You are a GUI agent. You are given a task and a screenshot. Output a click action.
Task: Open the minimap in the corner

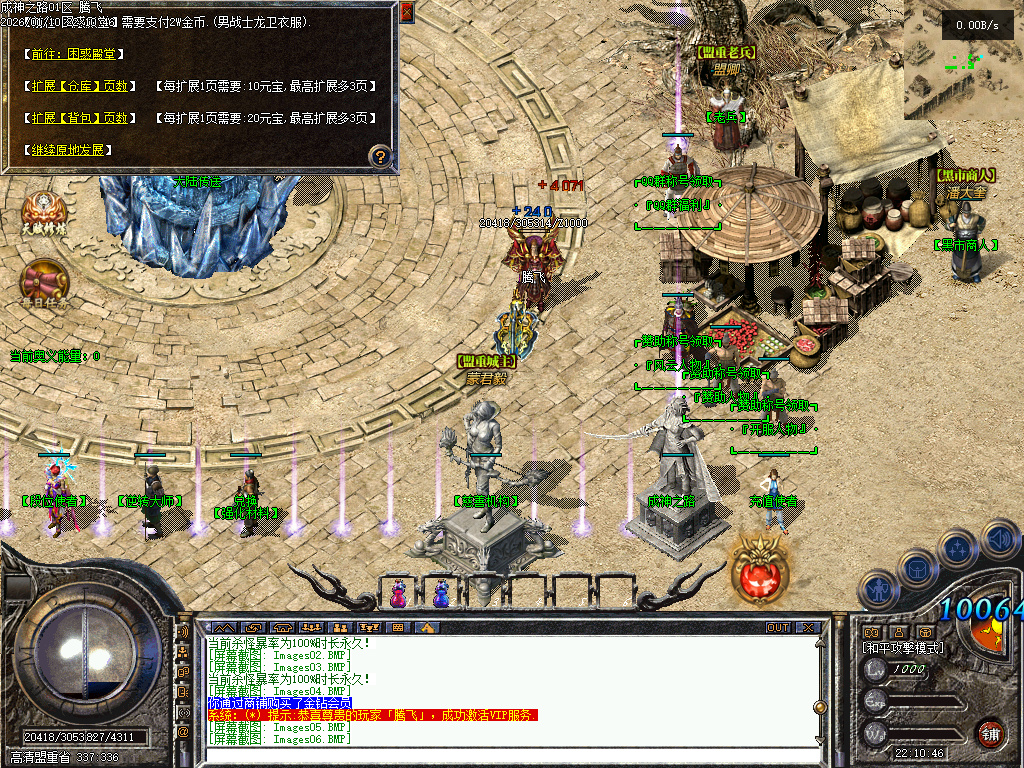[962, 60]
